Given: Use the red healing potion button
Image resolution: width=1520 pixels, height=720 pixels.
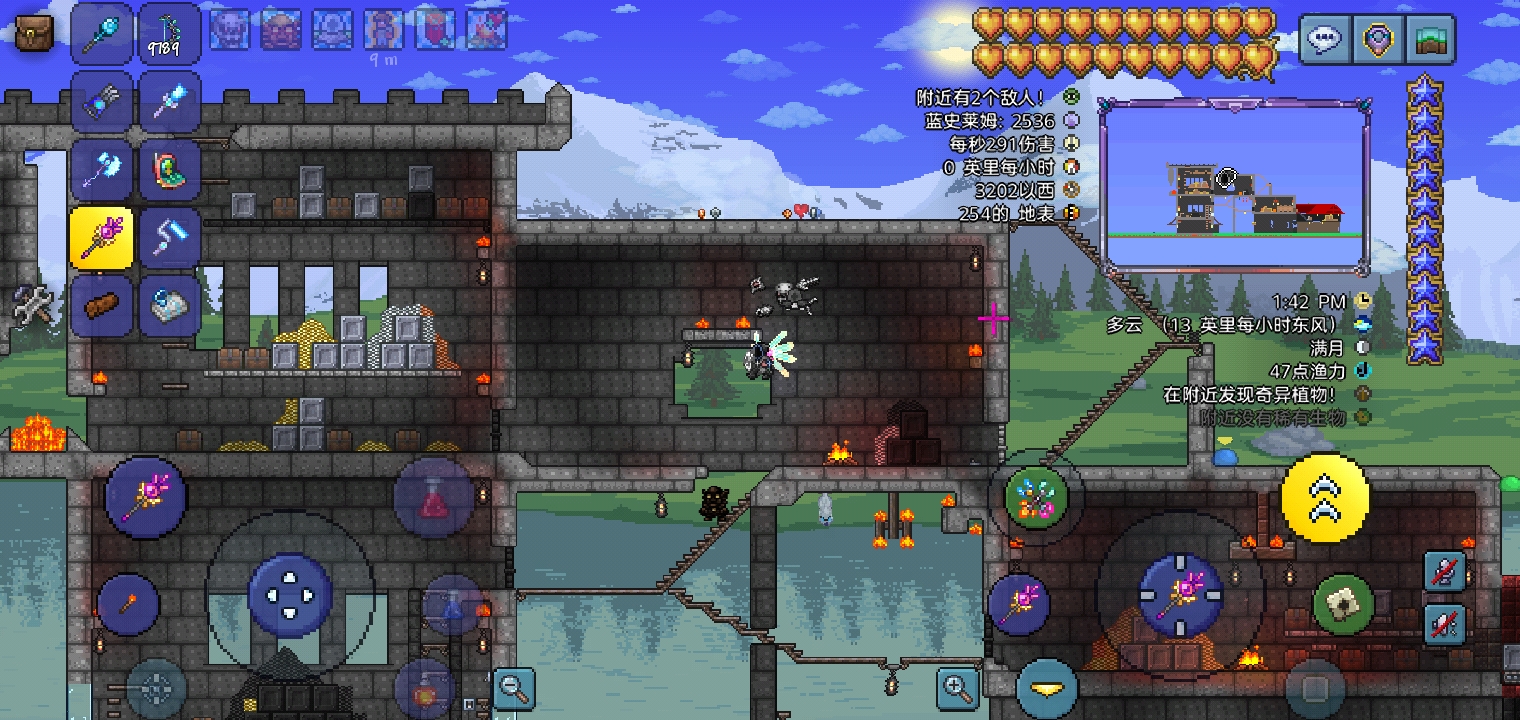Looking at the screenshot, I should [x=433, y=498].
